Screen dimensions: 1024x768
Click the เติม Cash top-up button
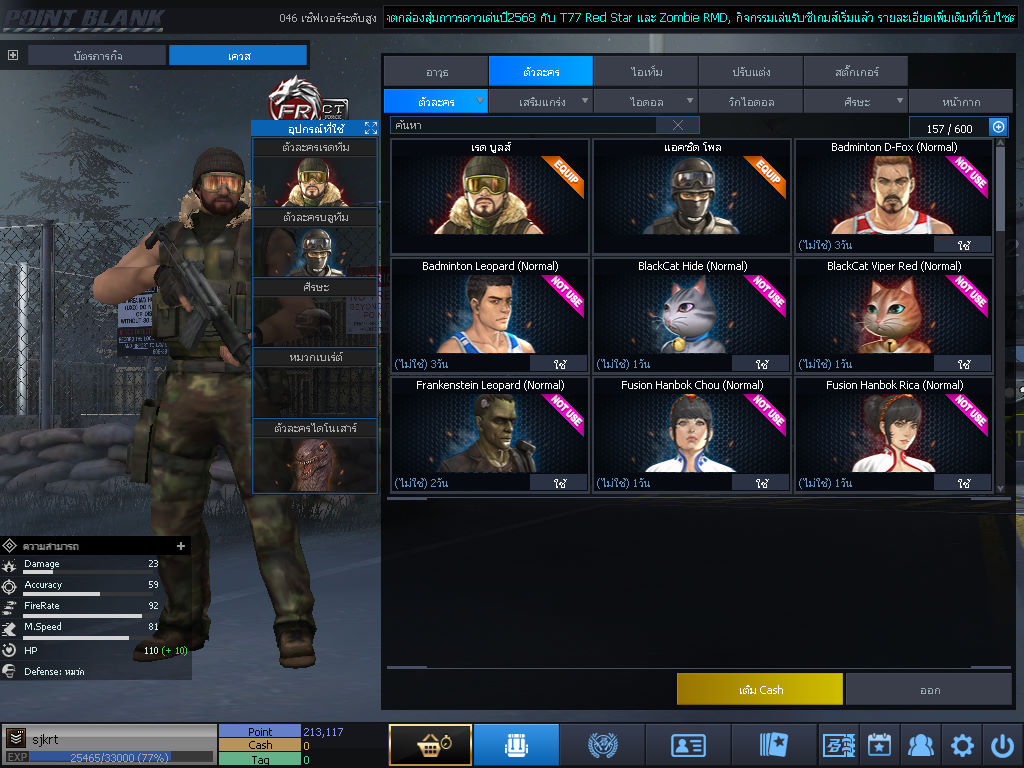[x=760, y=689]
